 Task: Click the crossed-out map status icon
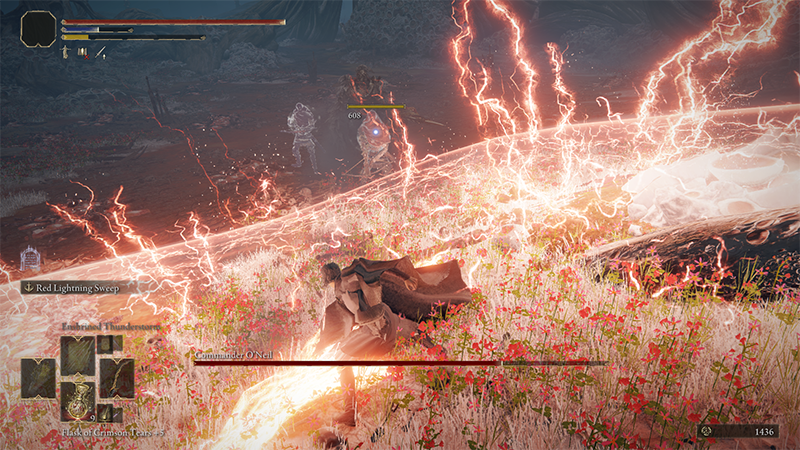pos(83,51)
